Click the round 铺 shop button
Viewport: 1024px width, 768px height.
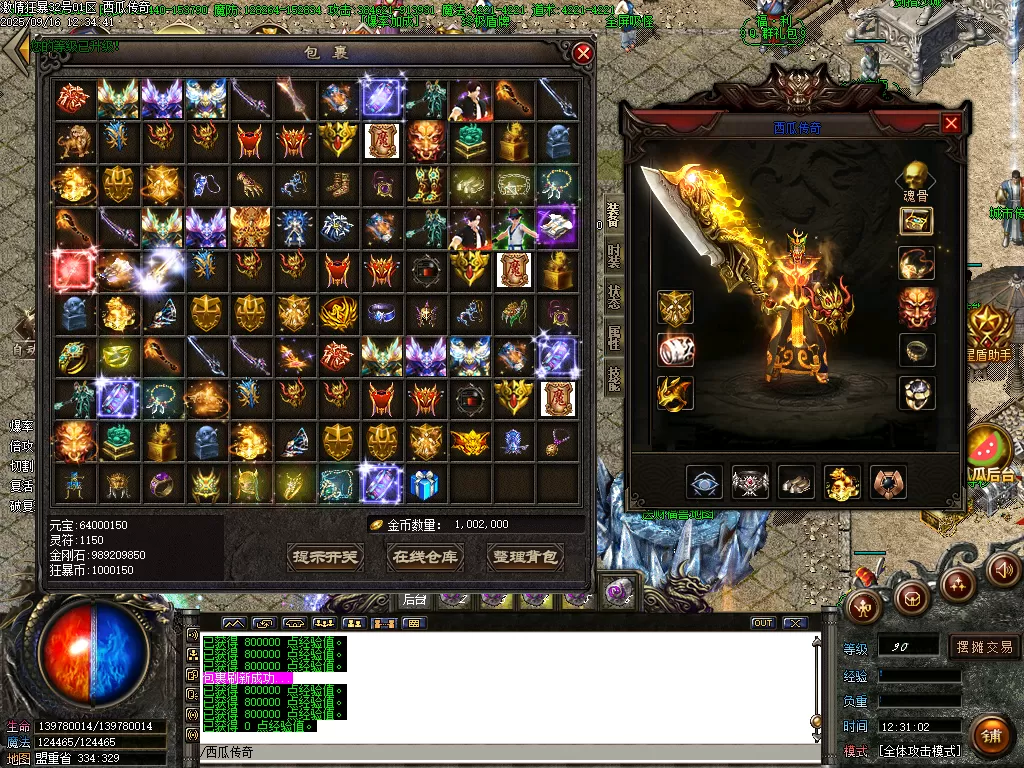[x=991, y=736]
